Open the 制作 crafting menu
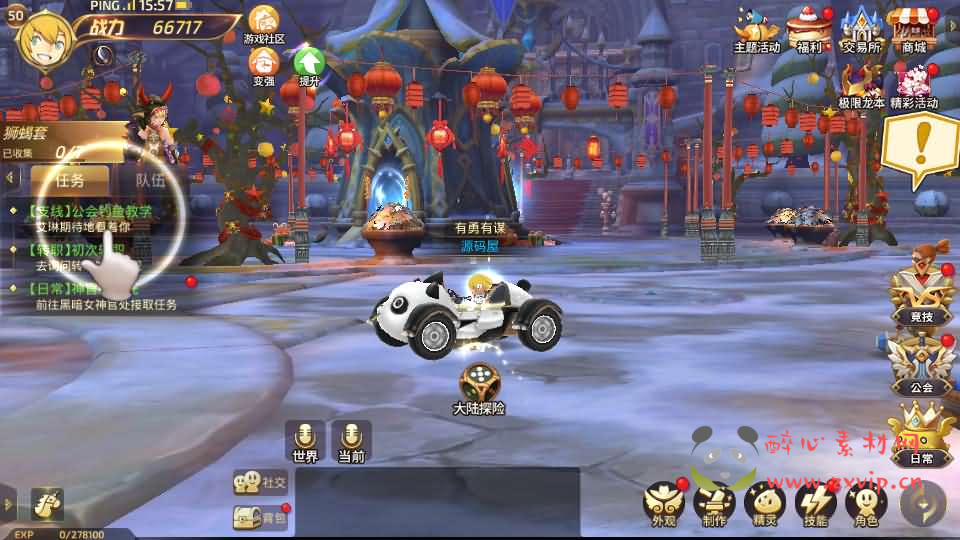 click(714, 502)
